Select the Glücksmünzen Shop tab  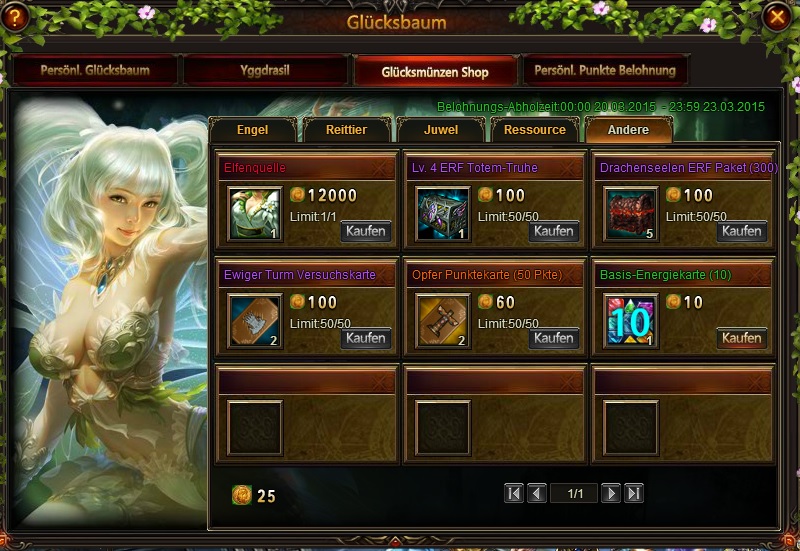click(435, 71)
